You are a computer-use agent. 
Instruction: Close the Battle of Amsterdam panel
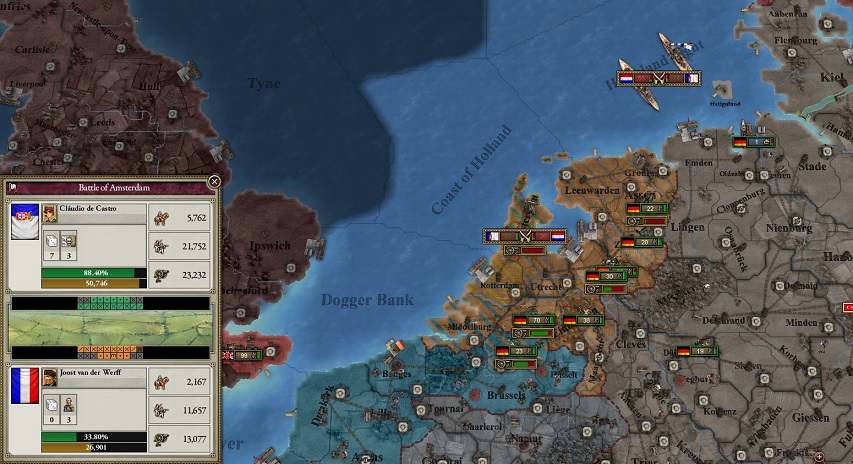214,182
